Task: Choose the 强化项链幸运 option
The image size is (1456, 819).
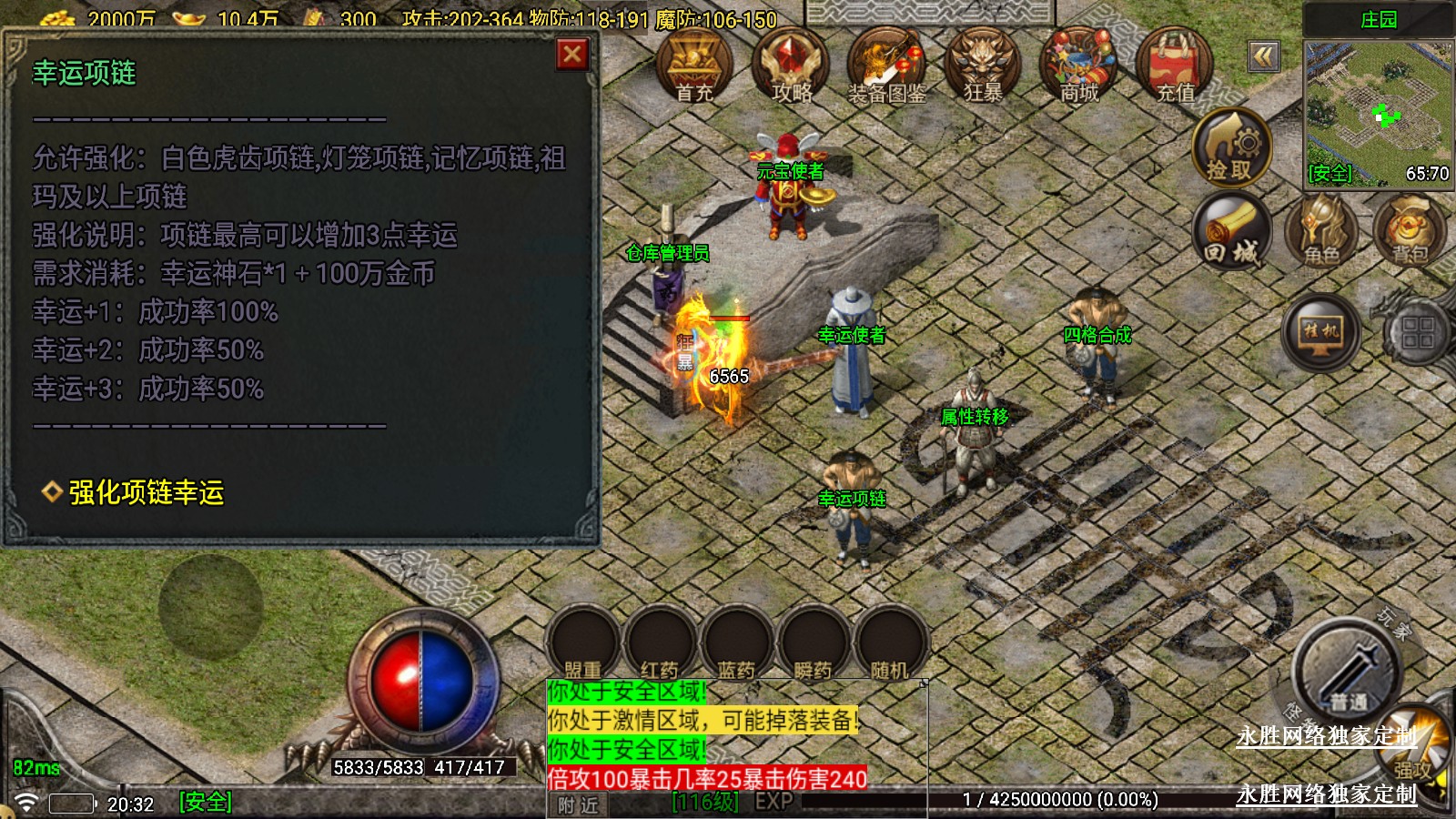Action: 146,492
